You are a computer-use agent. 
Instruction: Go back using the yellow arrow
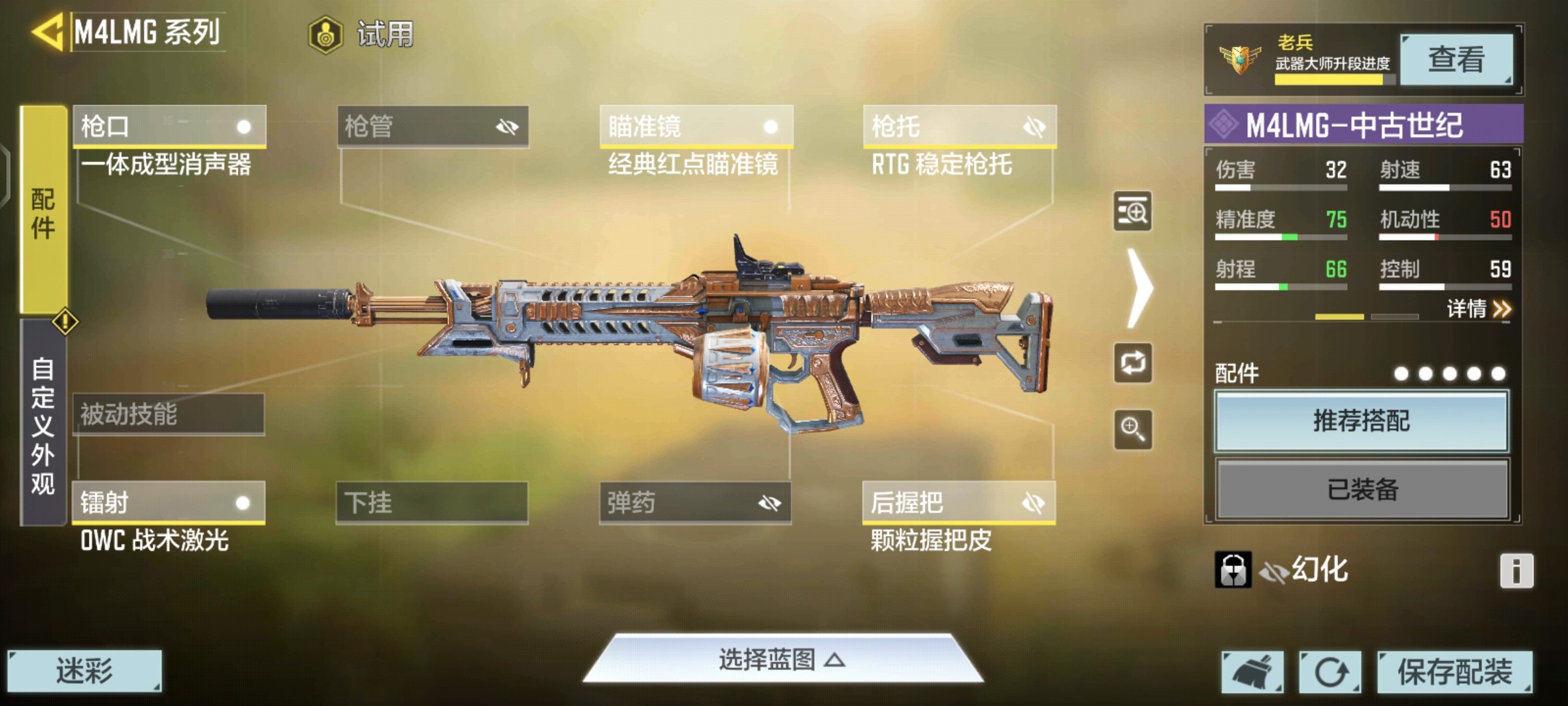tap(47, 31)
